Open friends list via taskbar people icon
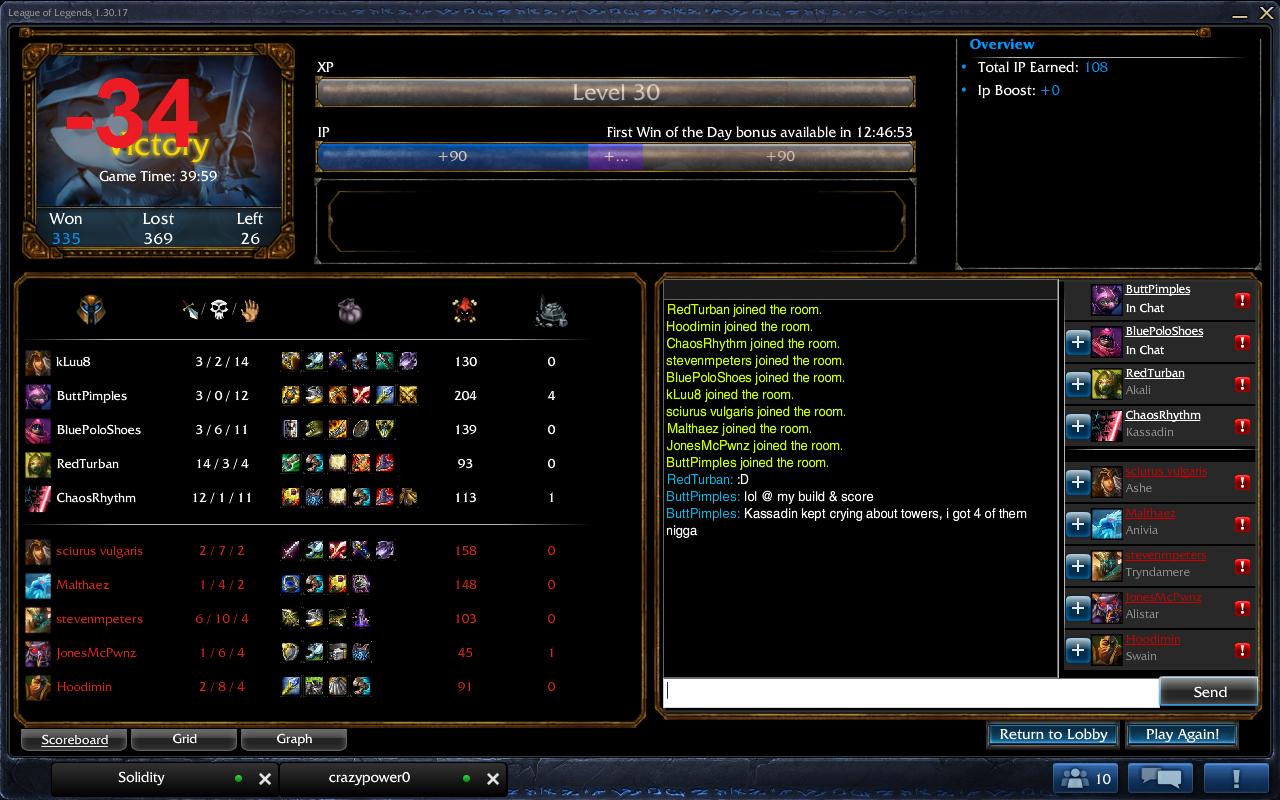Screen dimensions: 1280x800 pyautogui.click(x=1085, y=777)
